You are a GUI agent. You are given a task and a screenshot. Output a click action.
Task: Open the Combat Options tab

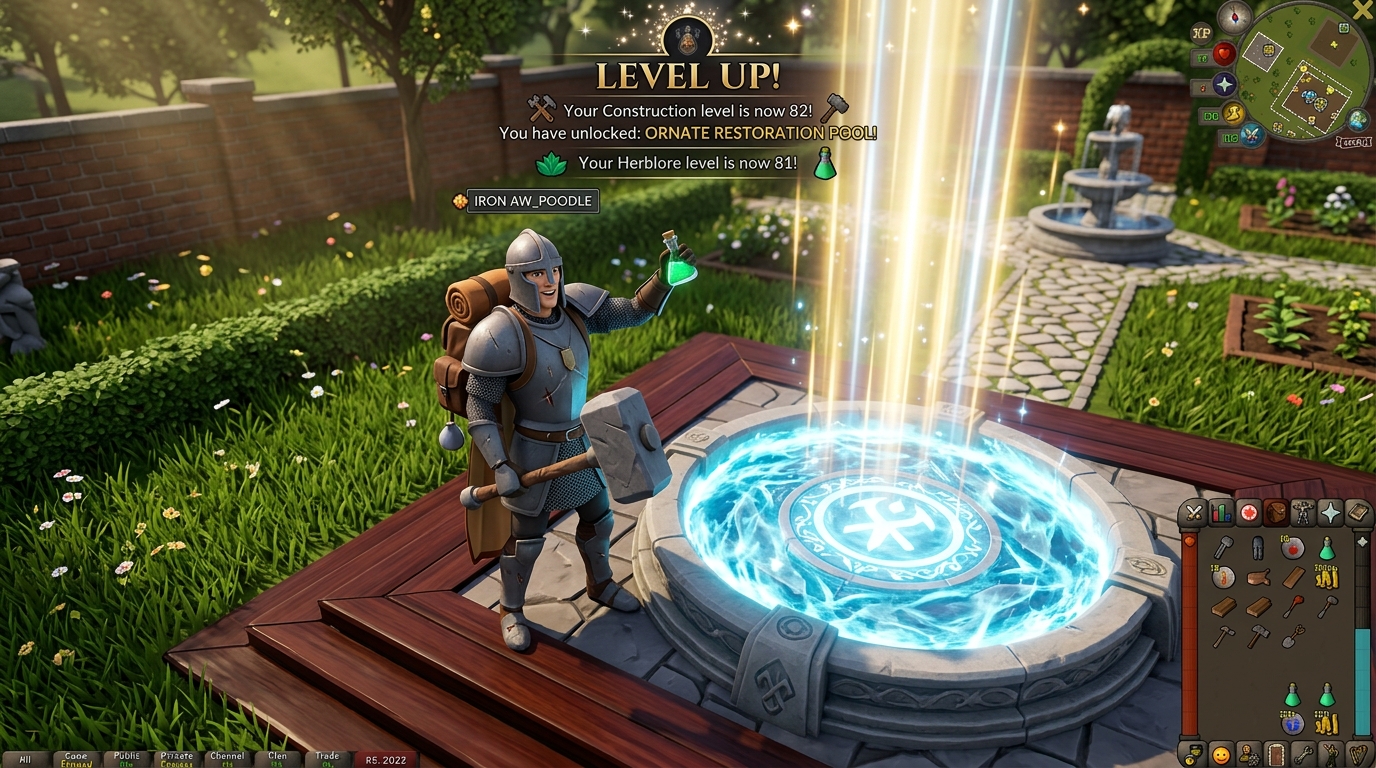pos(1194,515)
